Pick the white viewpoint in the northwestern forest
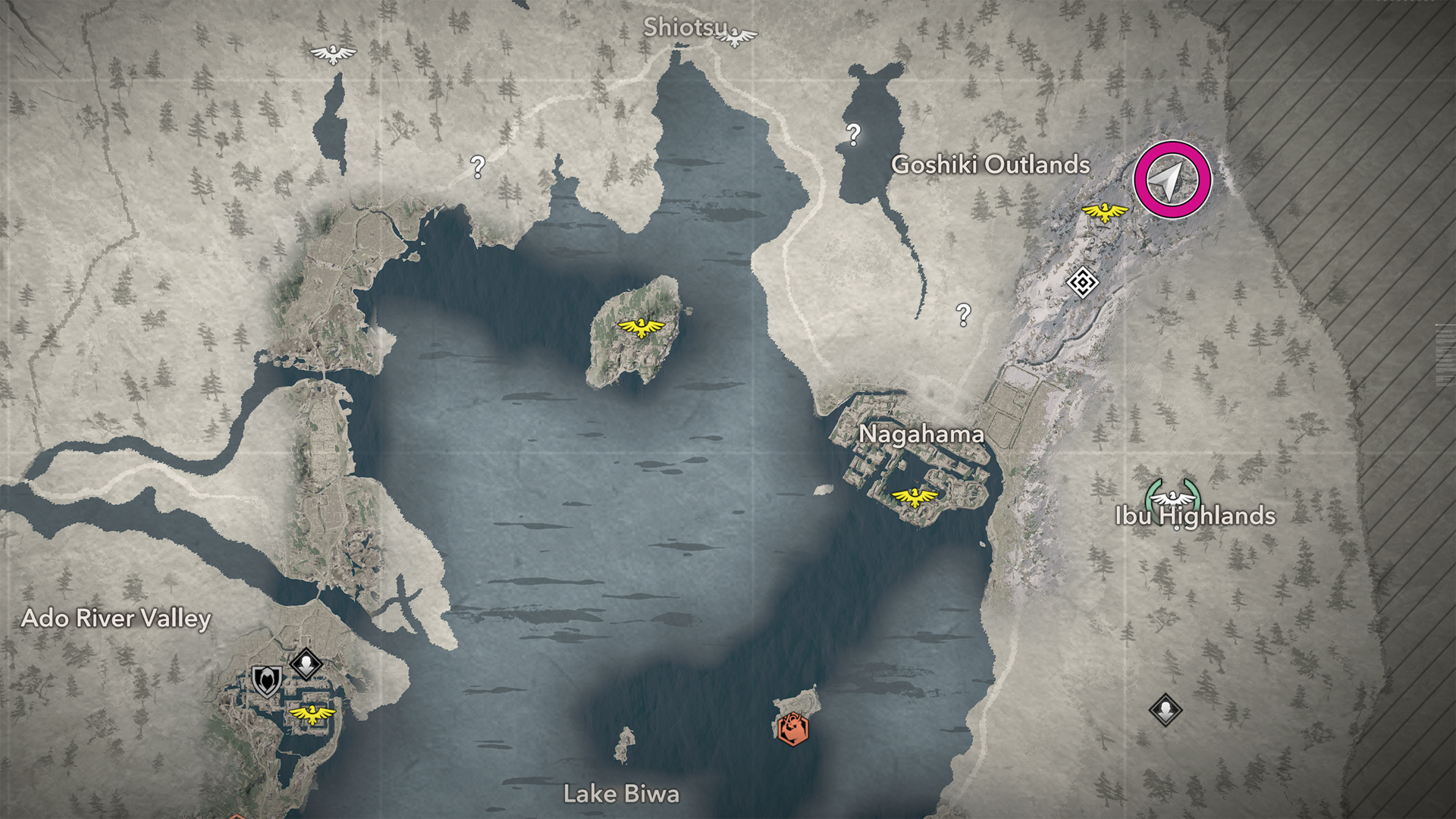The height and width of the screenshot is (819, 1456). click(x=333, y=54)
